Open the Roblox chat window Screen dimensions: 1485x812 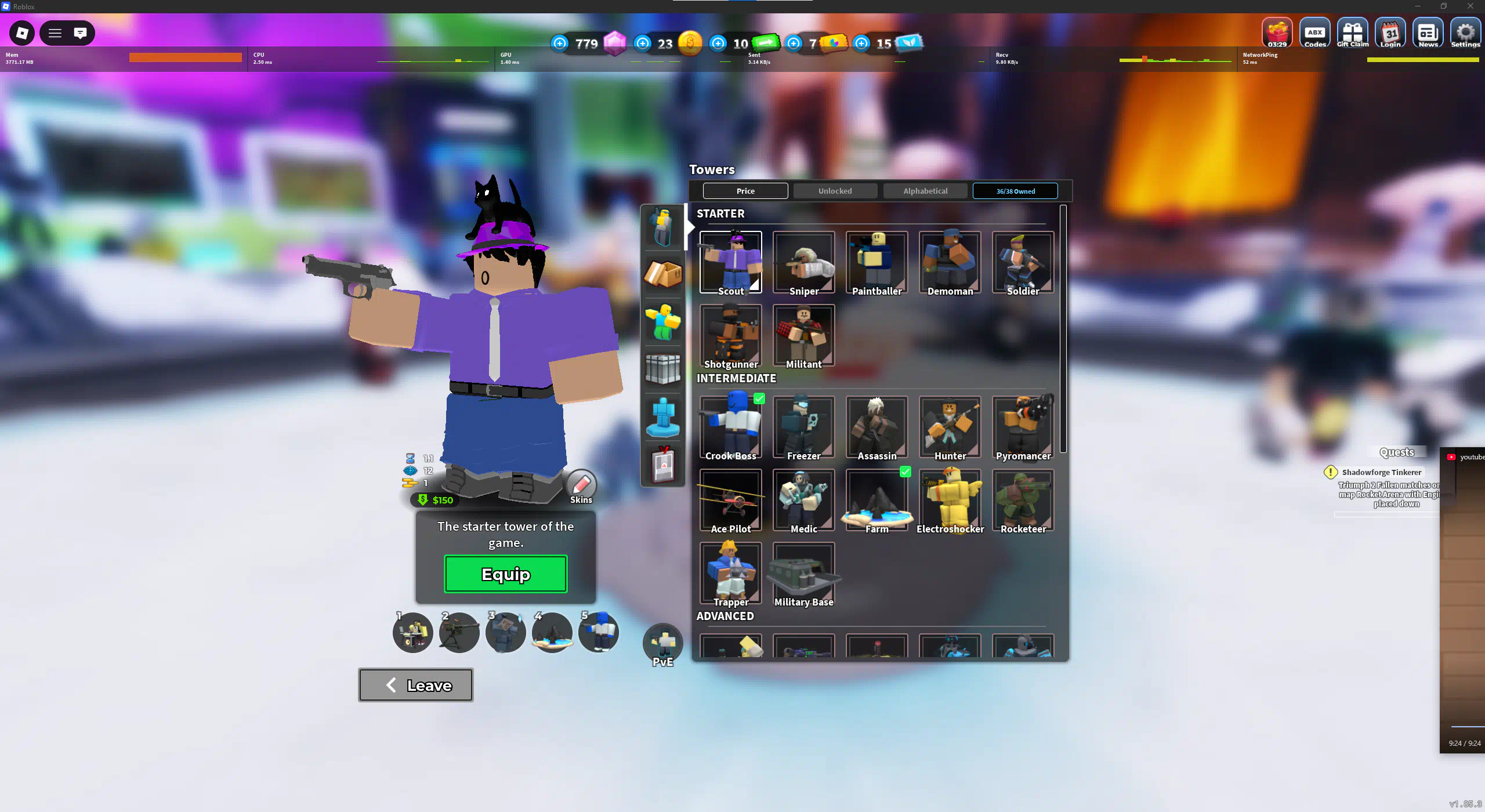pyautogui.click(x=80, y=33)
